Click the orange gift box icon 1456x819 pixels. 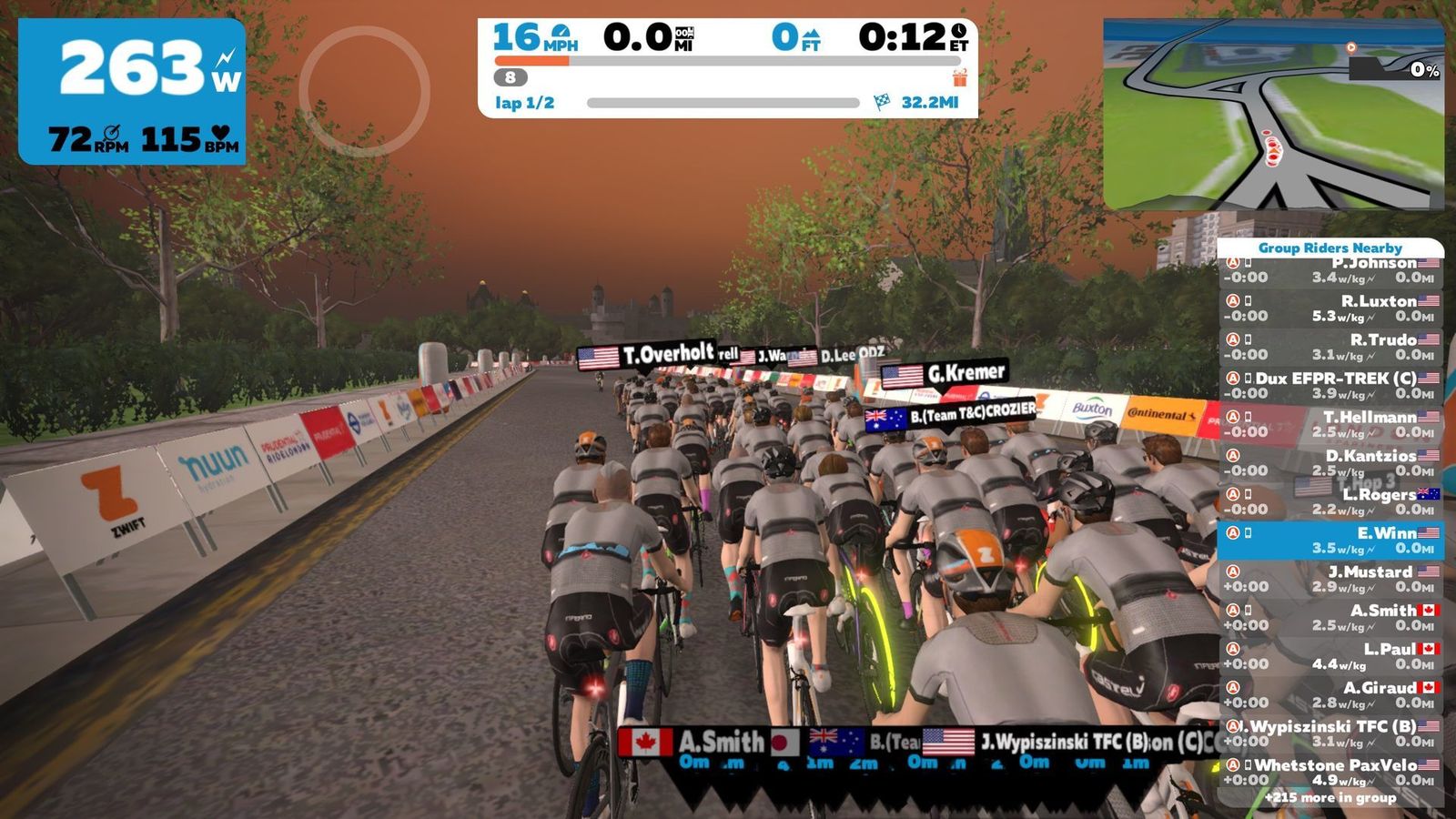pos(959,78)
